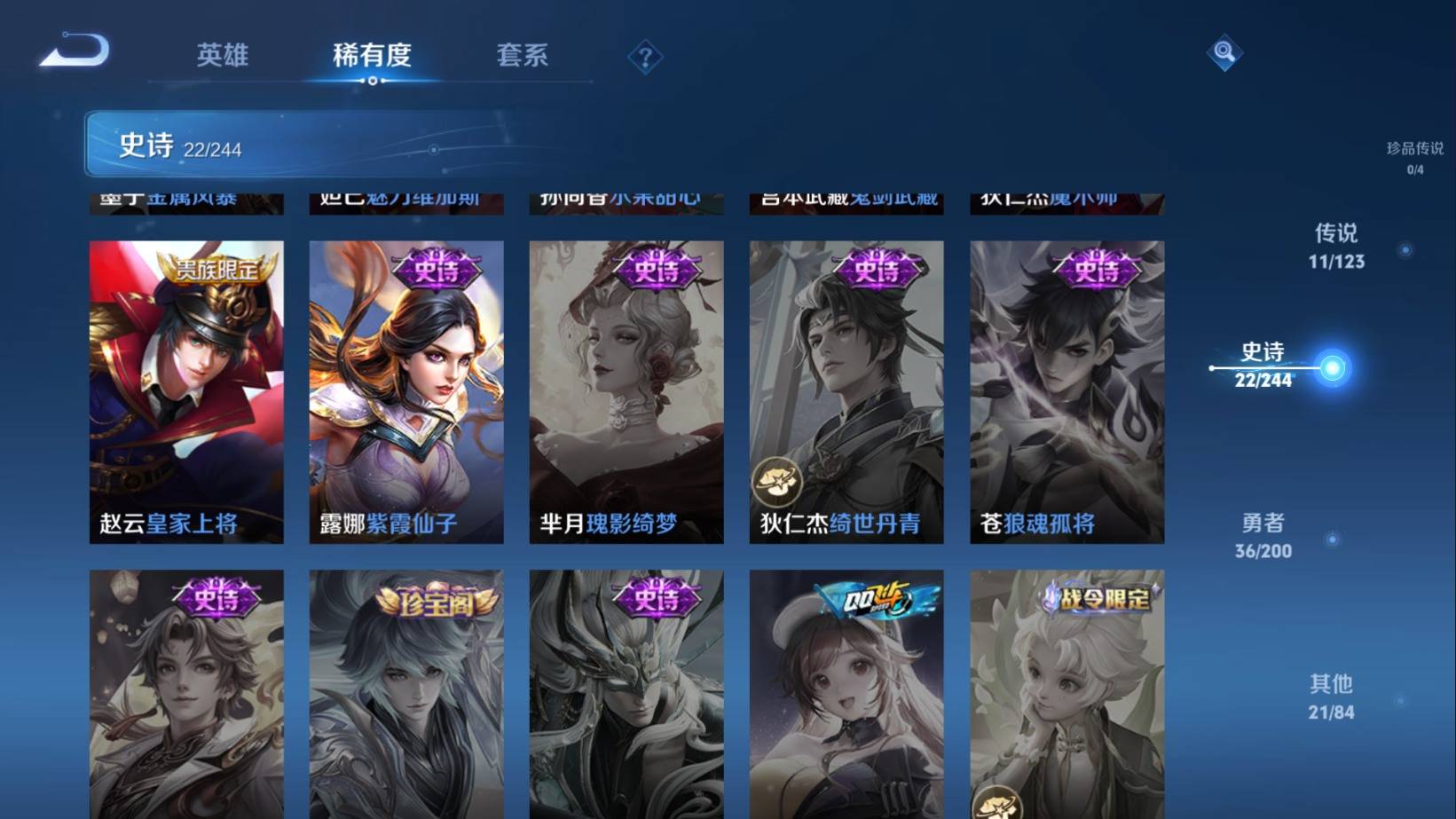
Task: View the 芈月 瑰影绮梦 skin card
Action: [x=626, y=391]
